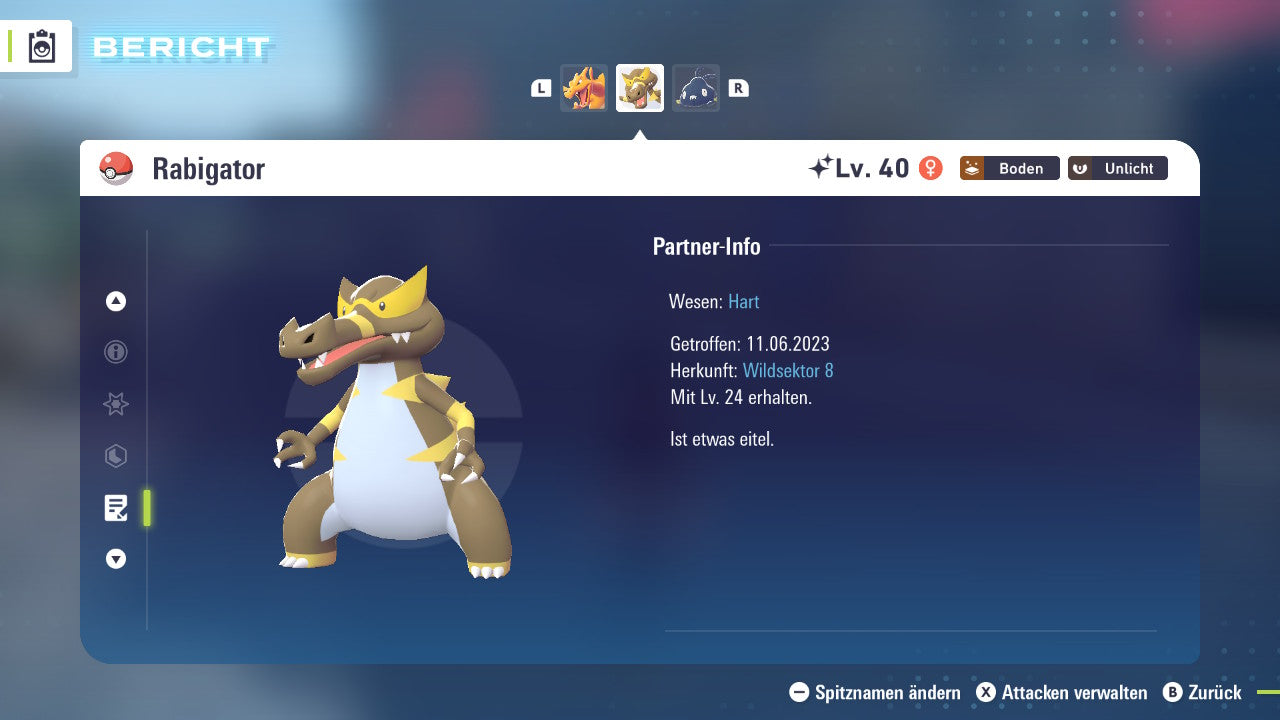Screen dimensions: 1280x720
Task: Switch to the dark Pokémon's tab on the right
Action: pos(696,88)
